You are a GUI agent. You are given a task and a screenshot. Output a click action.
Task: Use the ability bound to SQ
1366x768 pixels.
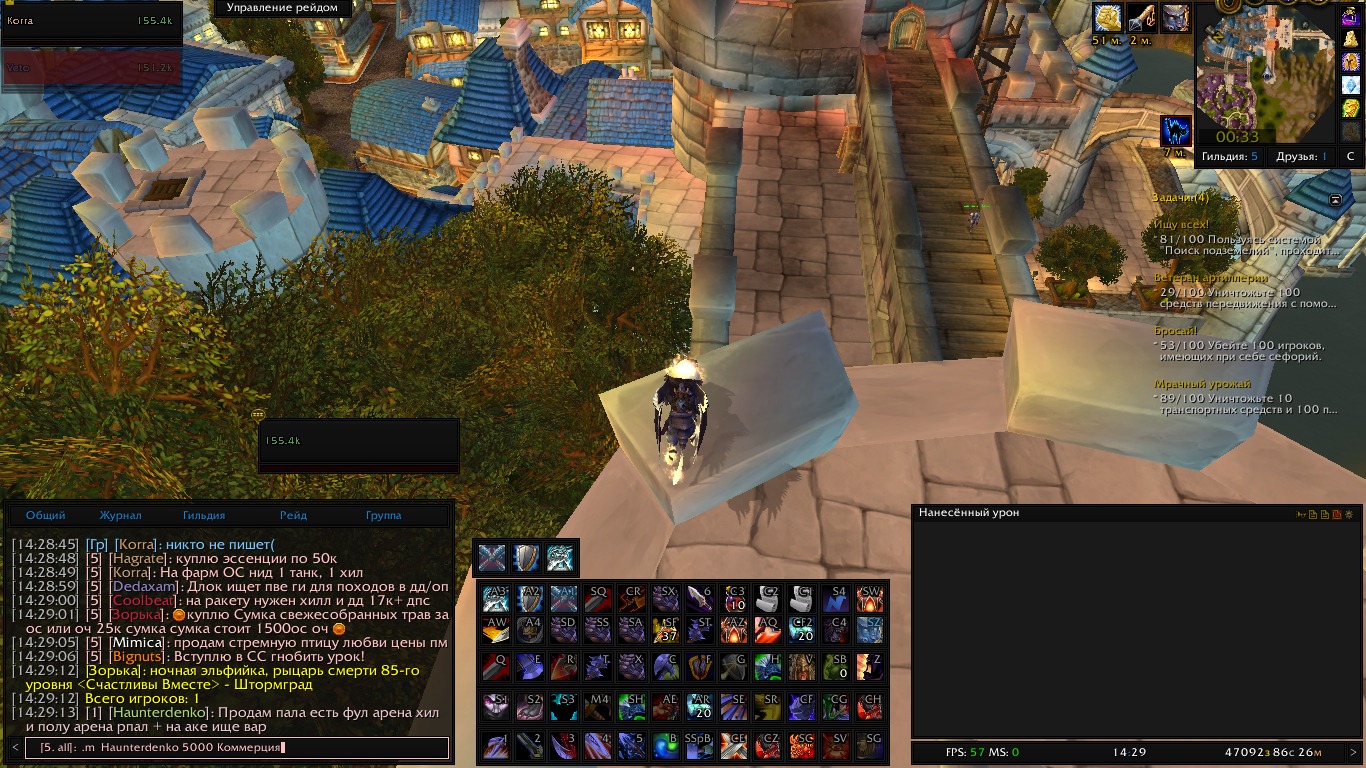point(596,599)
